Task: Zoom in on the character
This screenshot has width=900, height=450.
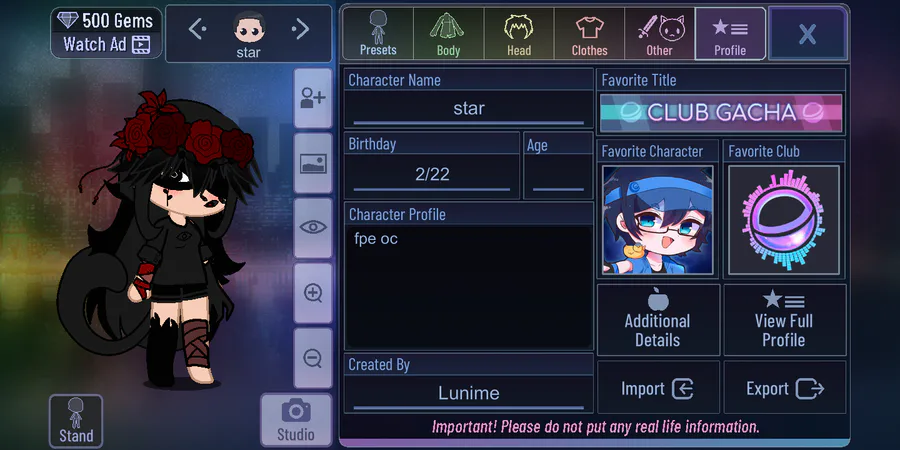Action: [x=313, y=293]
